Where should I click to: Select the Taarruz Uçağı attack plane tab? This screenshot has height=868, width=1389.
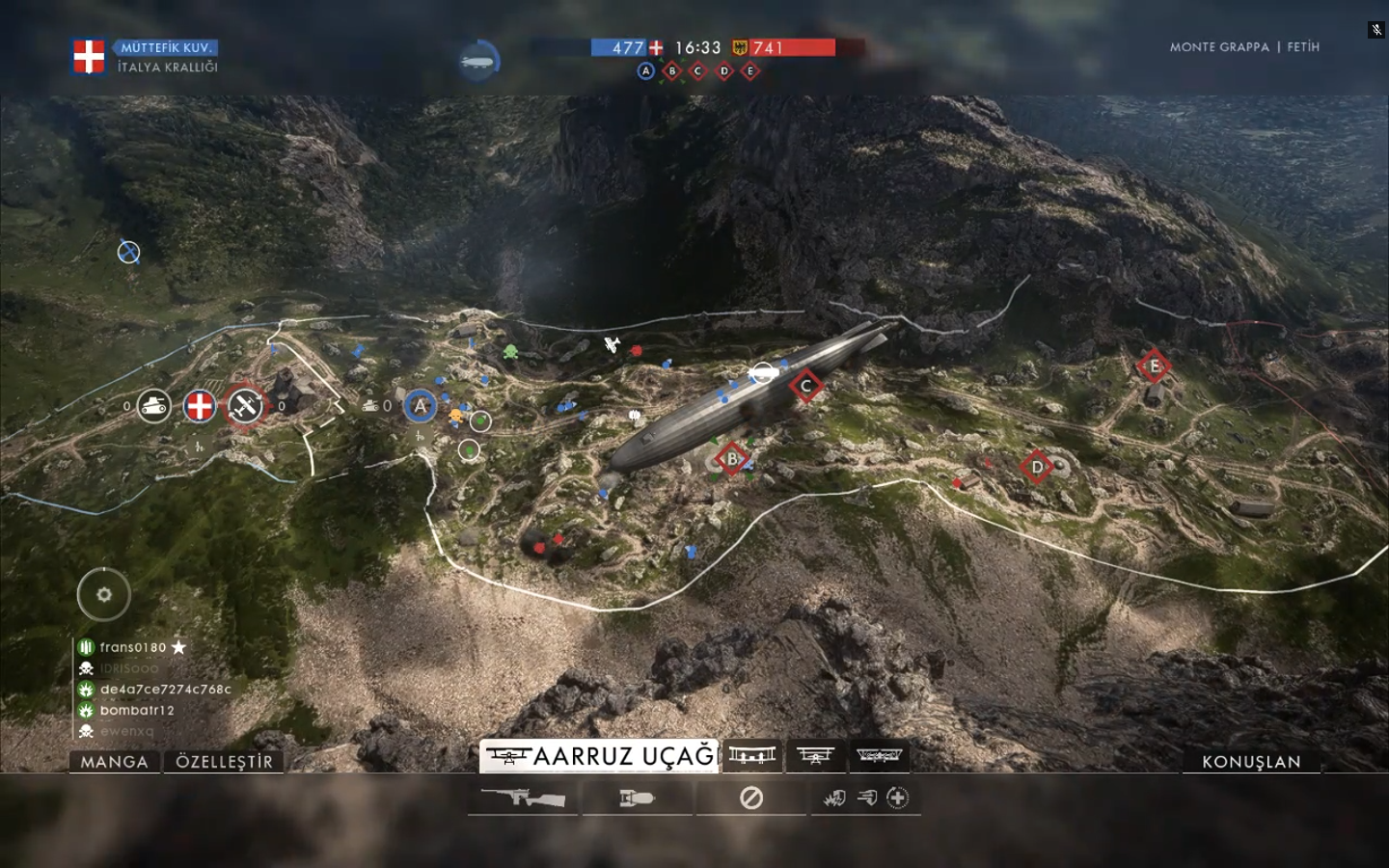(x=599, y=756)
